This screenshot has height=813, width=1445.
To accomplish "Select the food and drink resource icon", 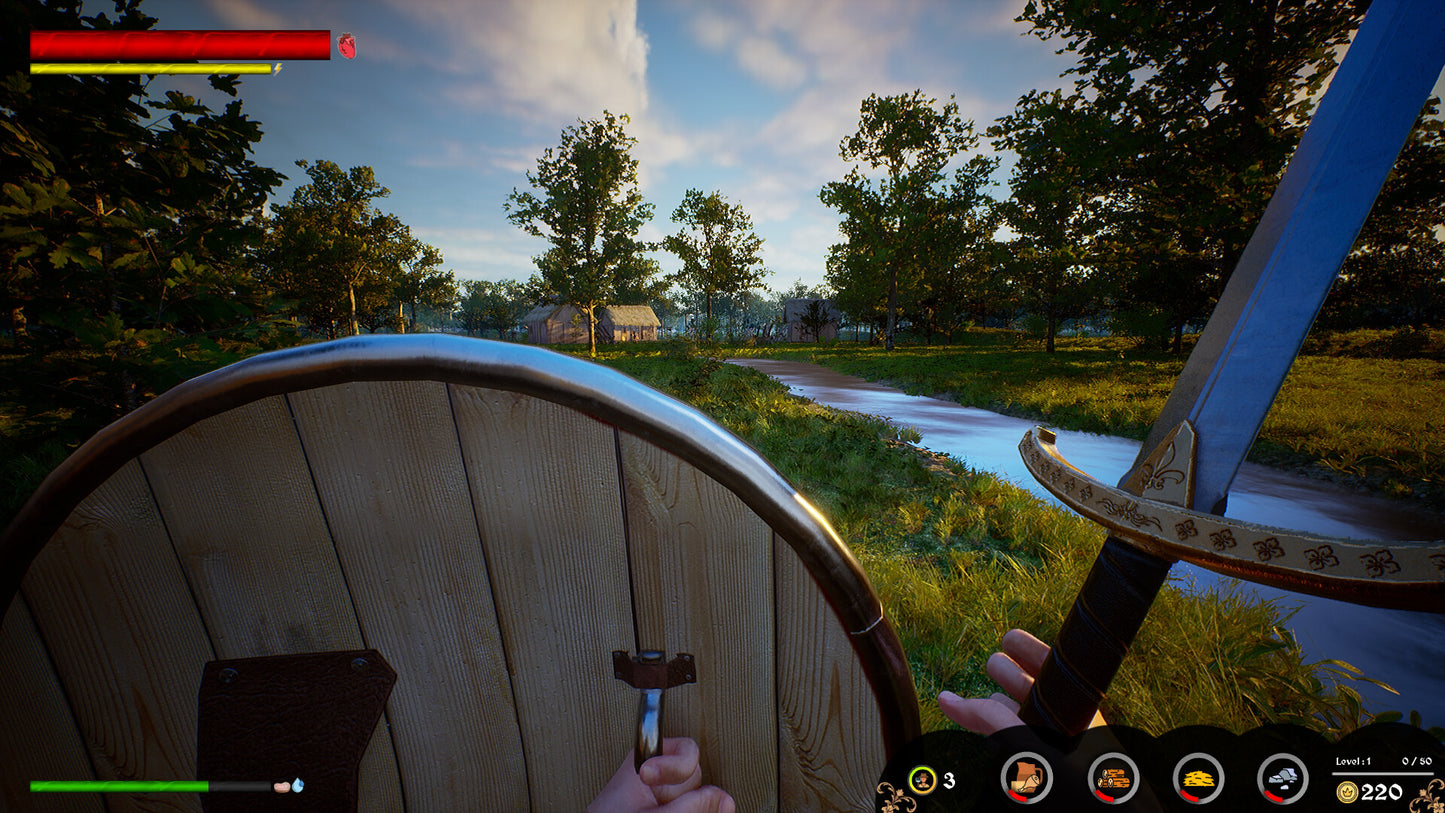I will pos(1026,777).
